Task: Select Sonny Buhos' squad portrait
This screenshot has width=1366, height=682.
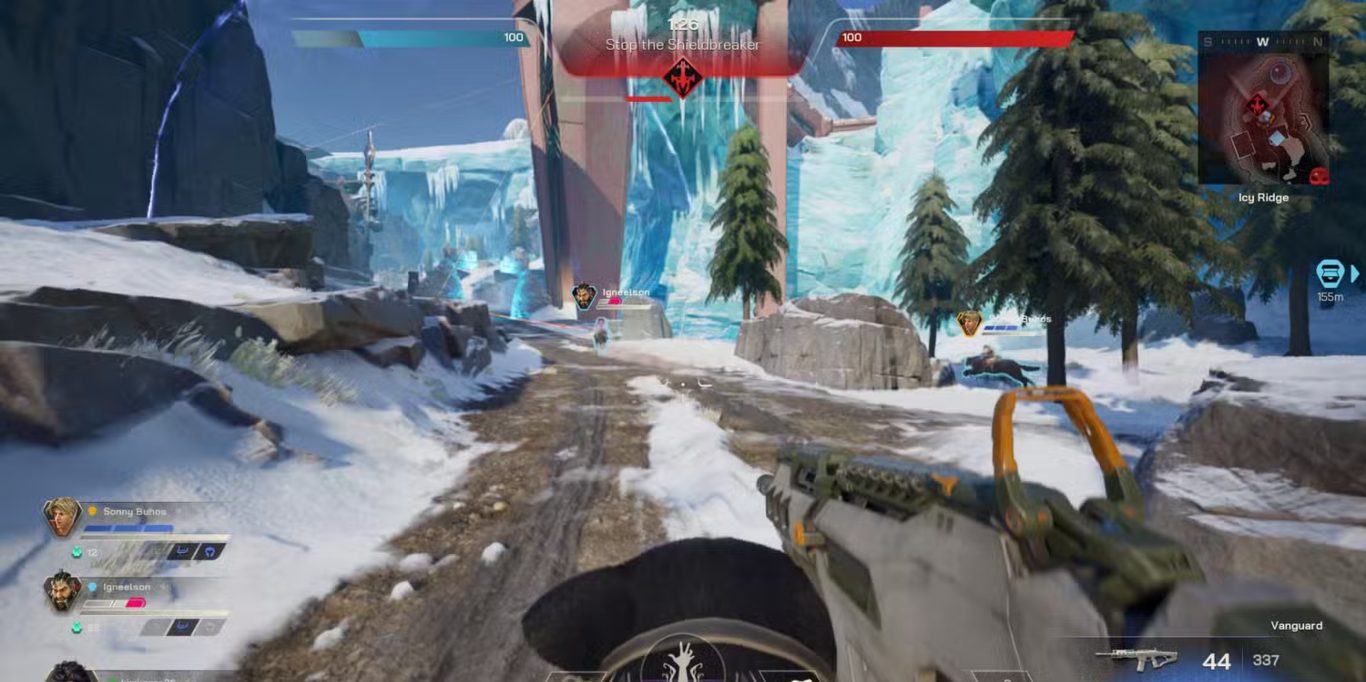Action: (62, 517)
